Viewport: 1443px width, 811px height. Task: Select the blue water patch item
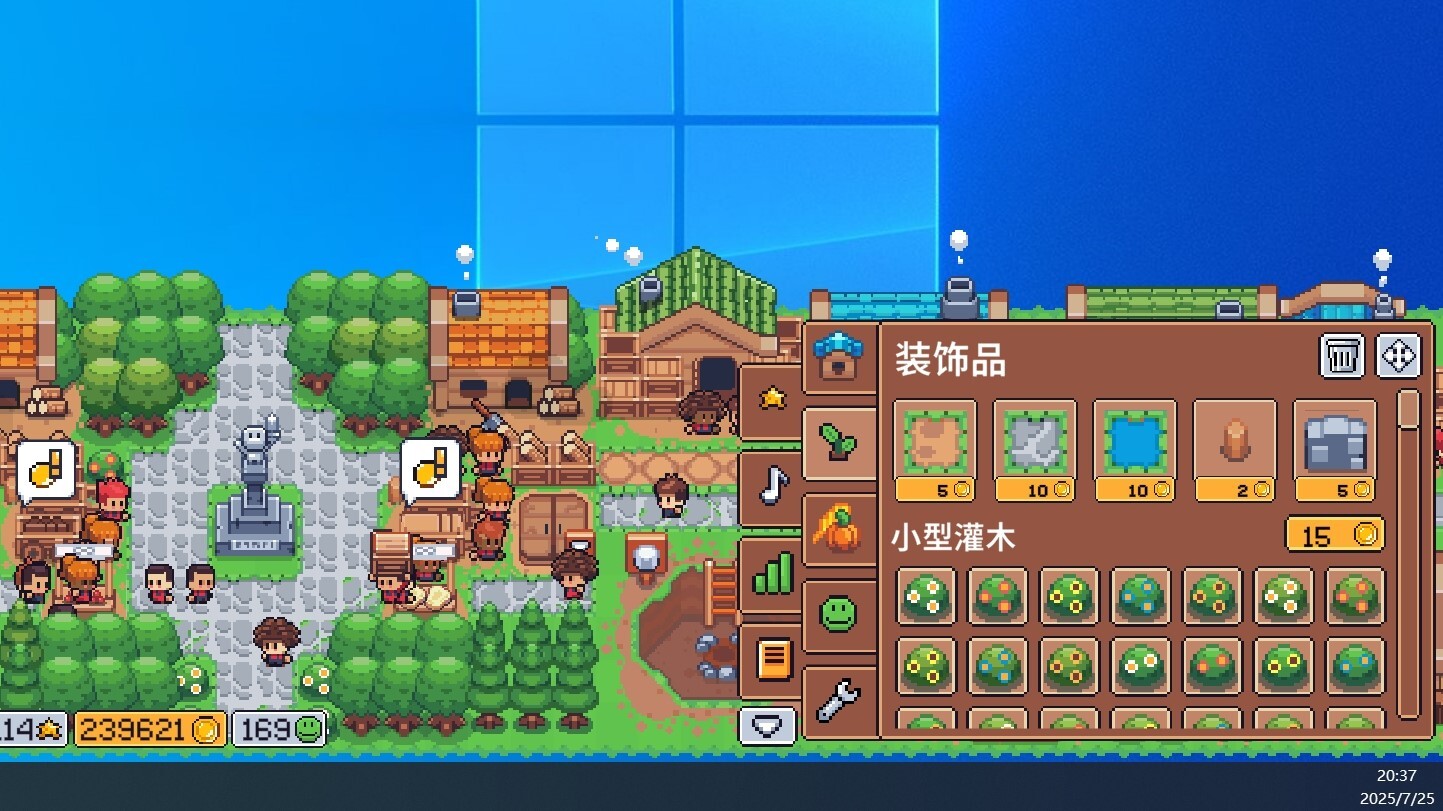pyautogui.click(x=1135, y=443)
